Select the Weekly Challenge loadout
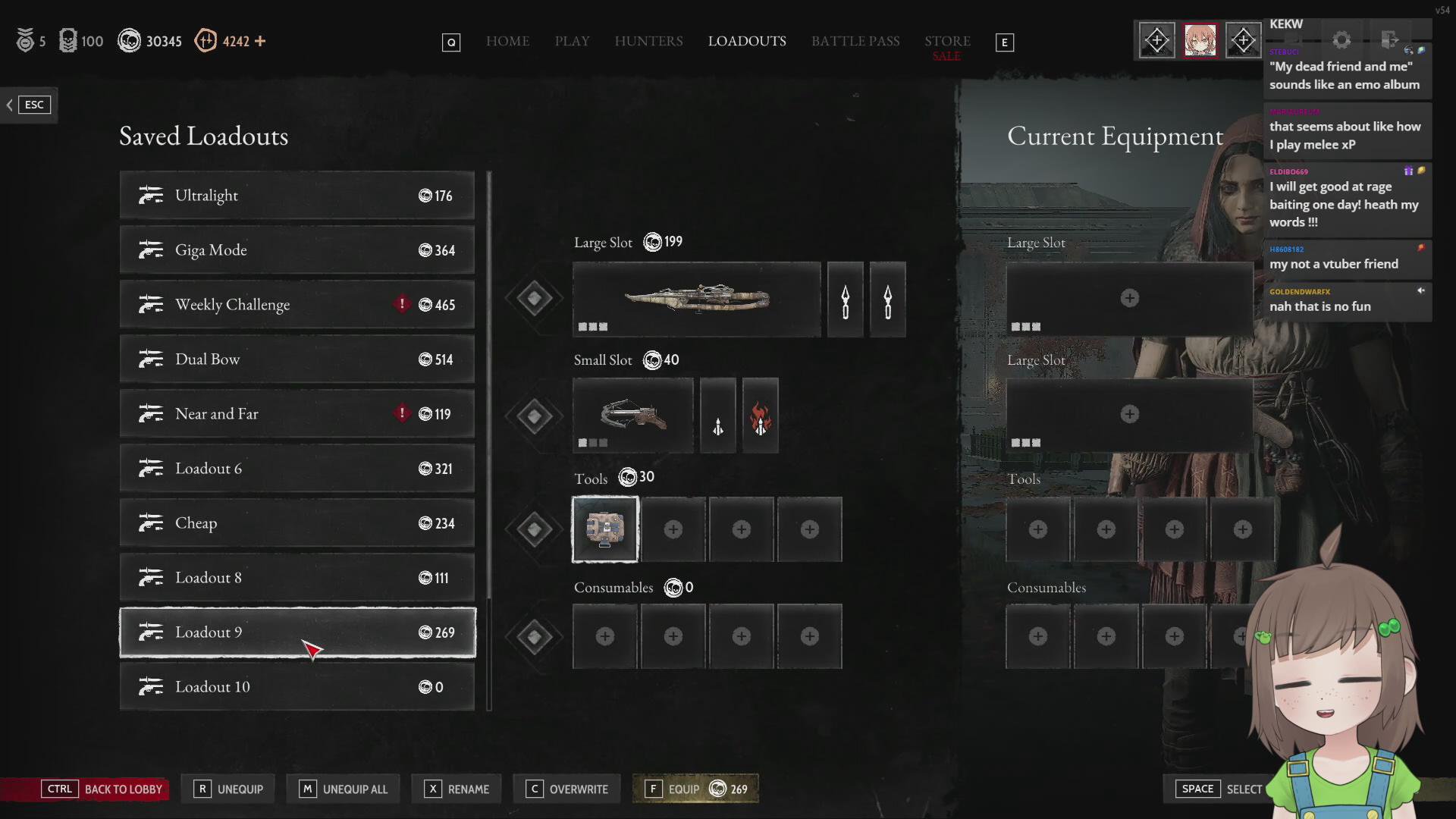 pos(297,305)
